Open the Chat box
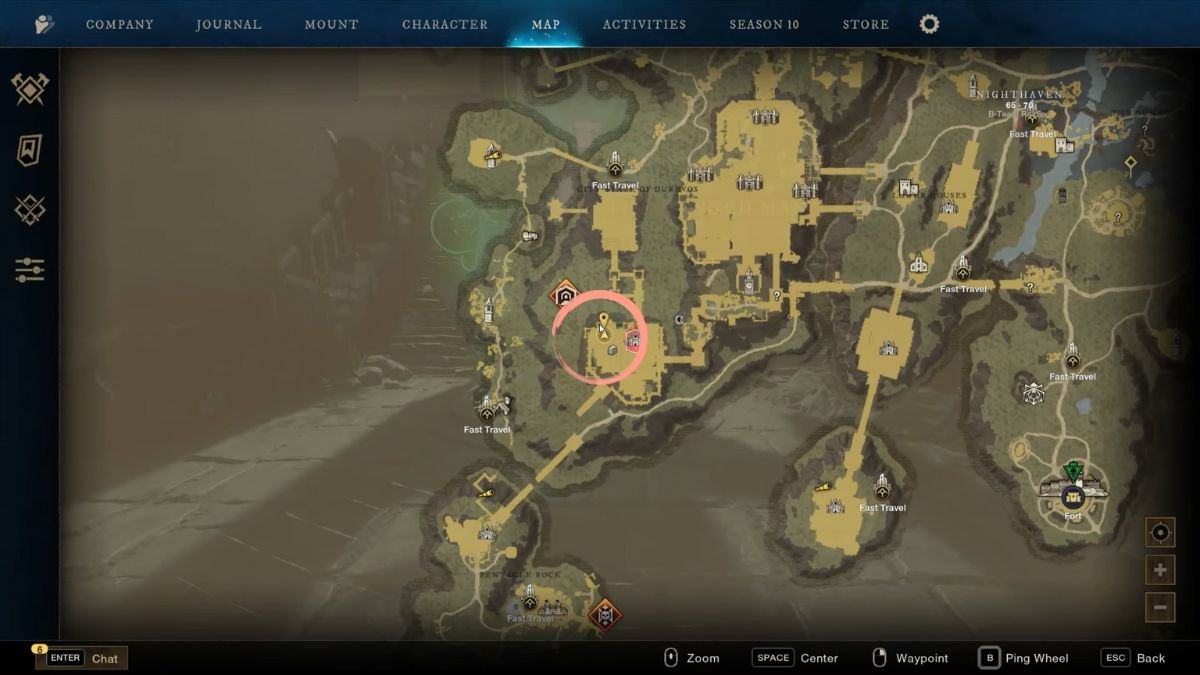Image resolution: width=1200 pixels, height=675 pixels. click(x=83, y=658)
